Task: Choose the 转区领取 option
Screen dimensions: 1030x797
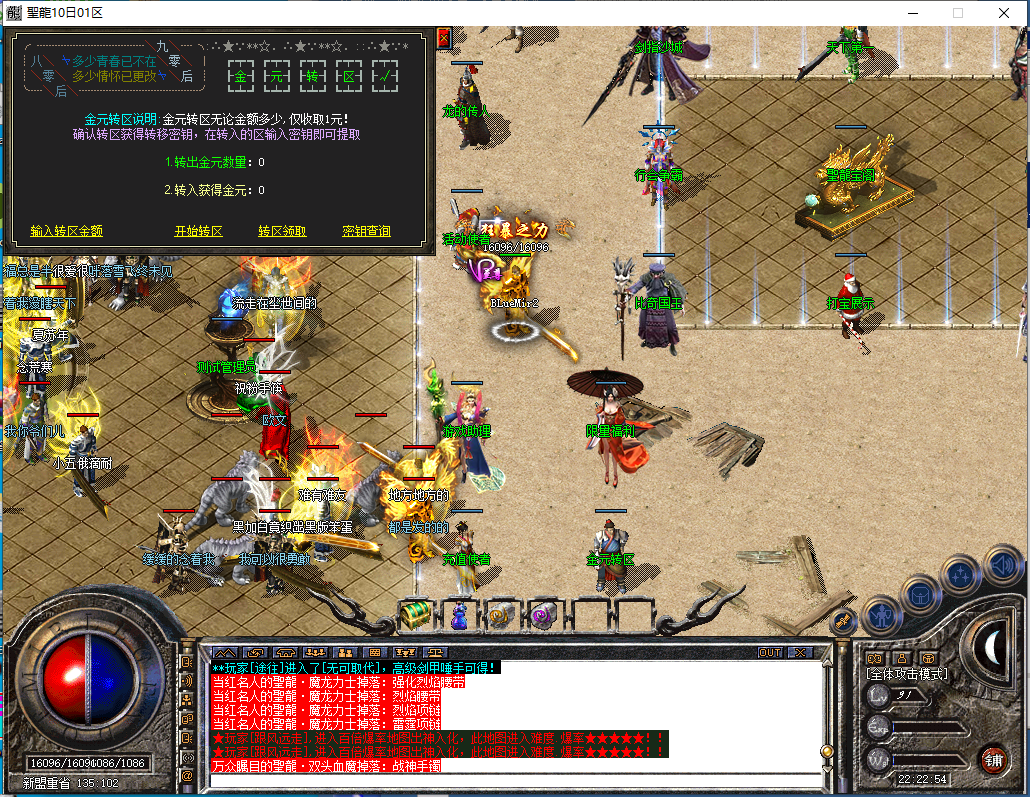Action: point(283,231)
